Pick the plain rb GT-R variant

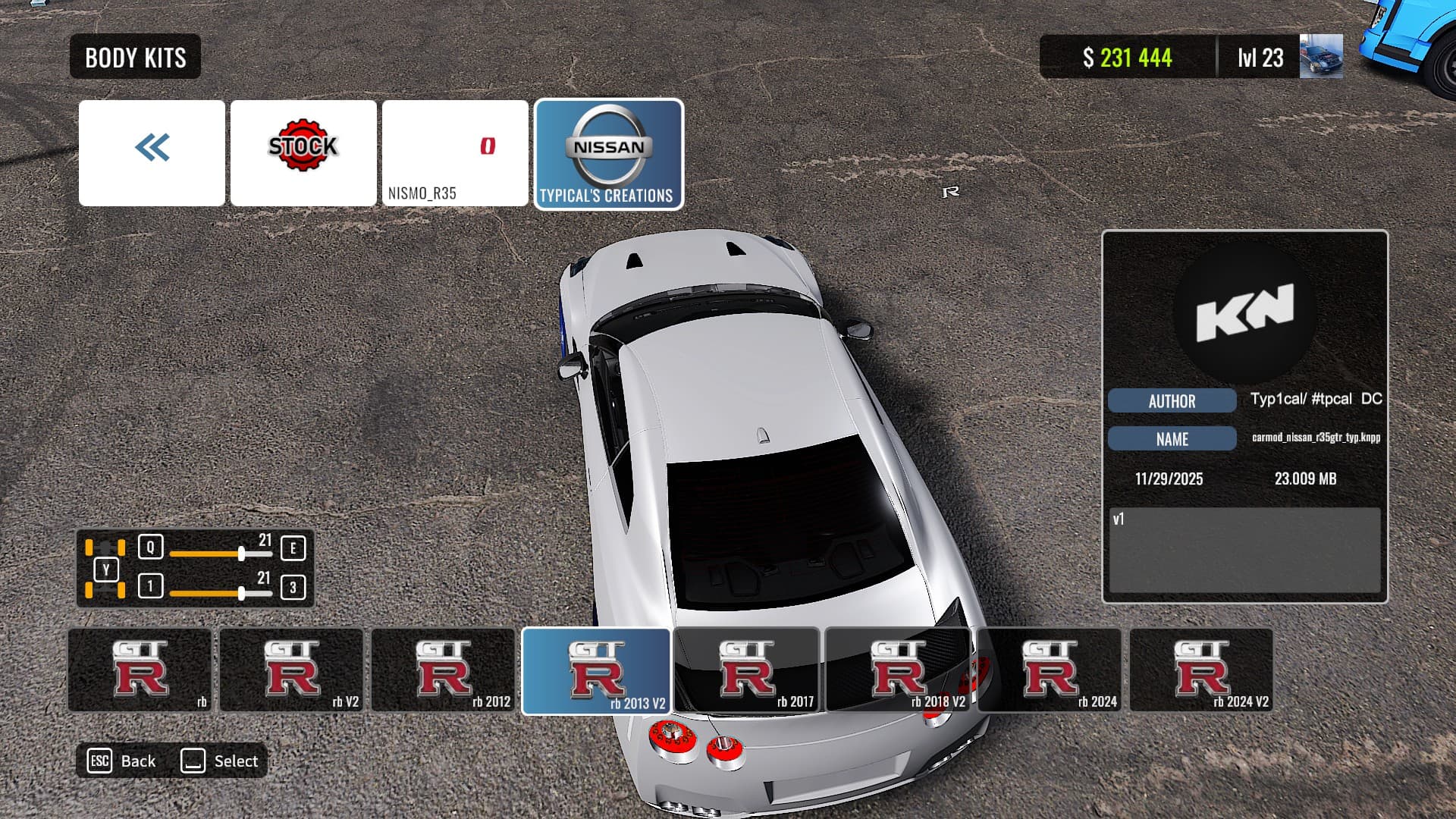pyautogui.click(x=140, y=670)
